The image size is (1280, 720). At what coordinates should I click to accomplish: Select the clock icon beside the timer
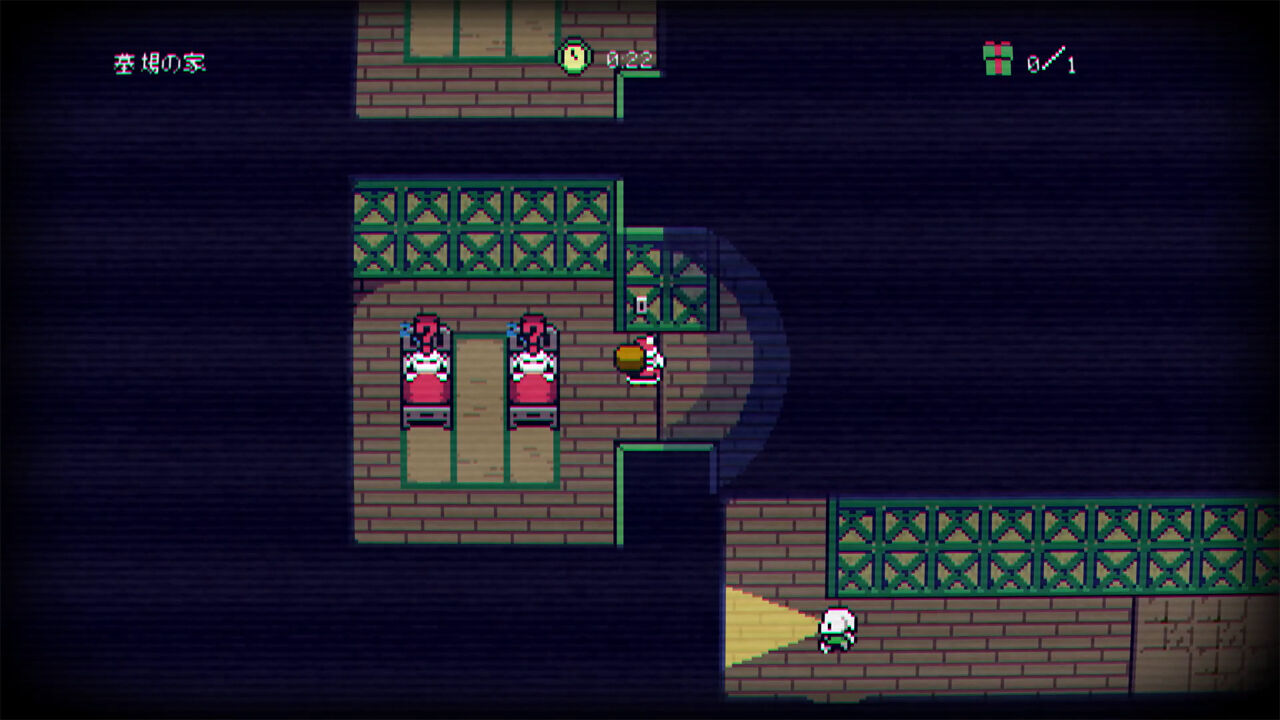click(571, 58)
